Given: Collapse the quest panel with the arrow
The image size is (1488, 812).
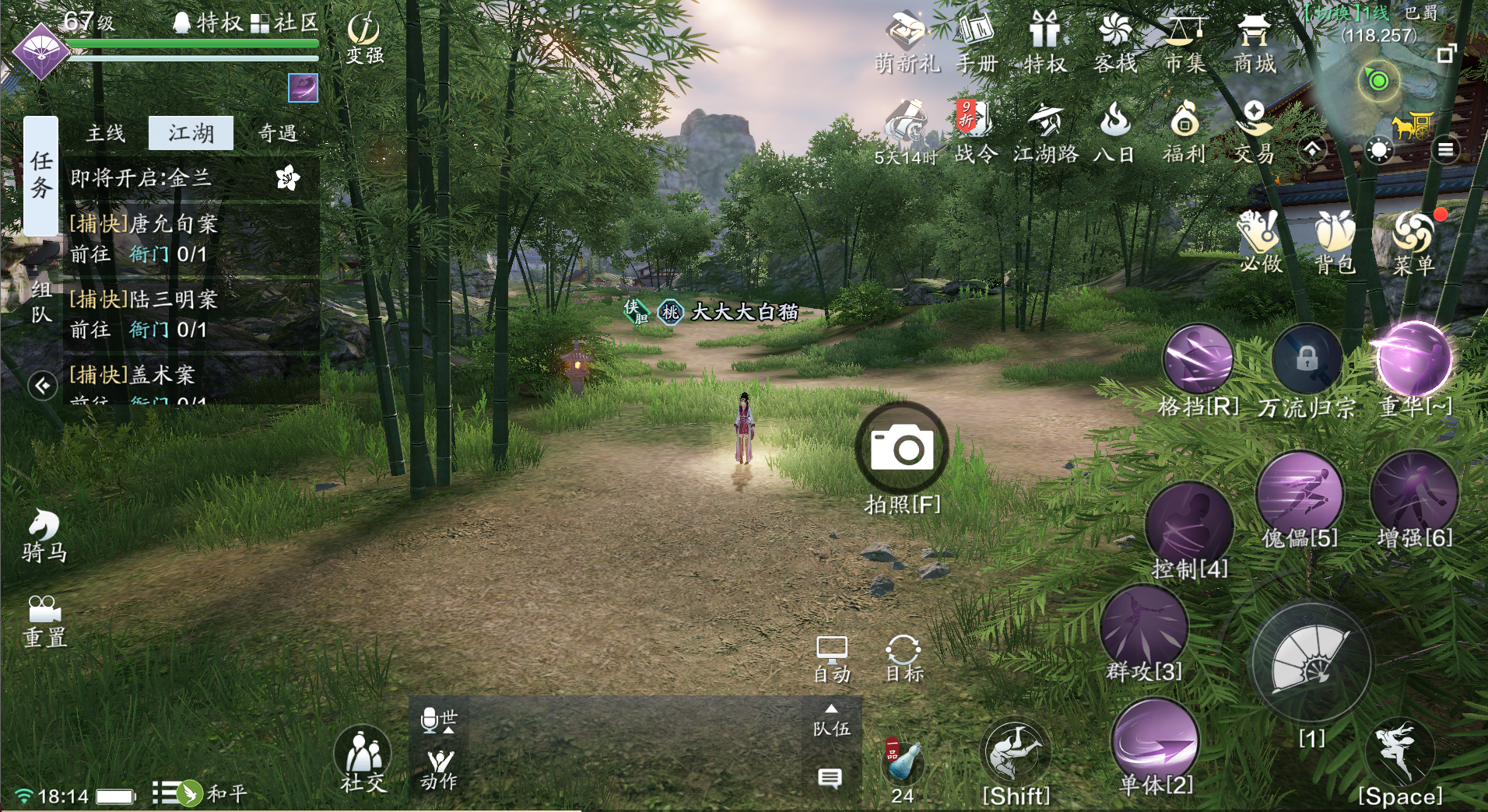Looking at the screenshot, I should (43, 385).
